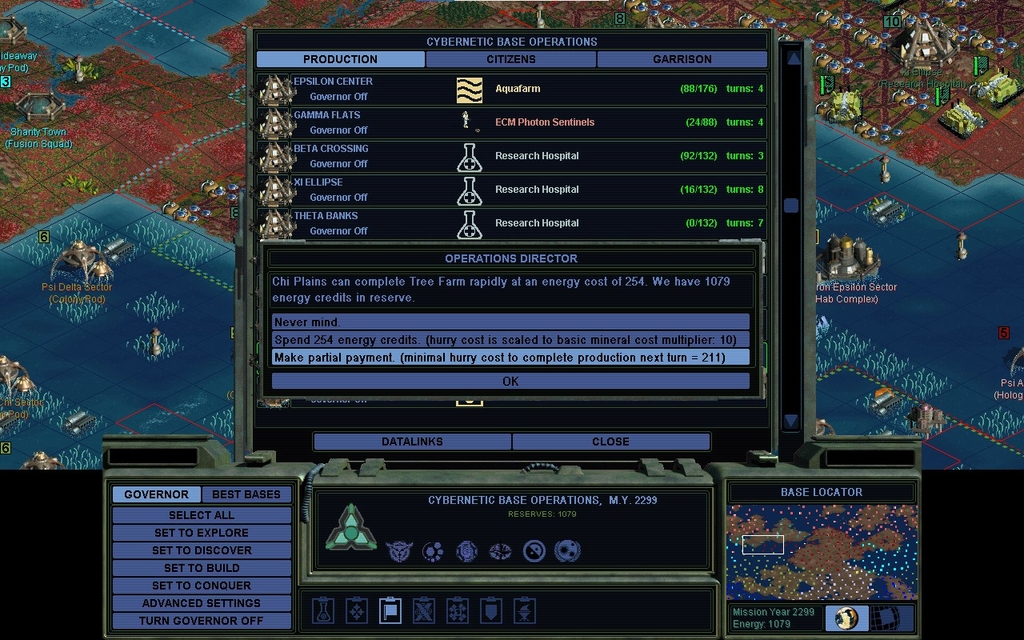Screen dimensions: 1024x640
Task: Open the Citizens tab
Action: point(511,59)
